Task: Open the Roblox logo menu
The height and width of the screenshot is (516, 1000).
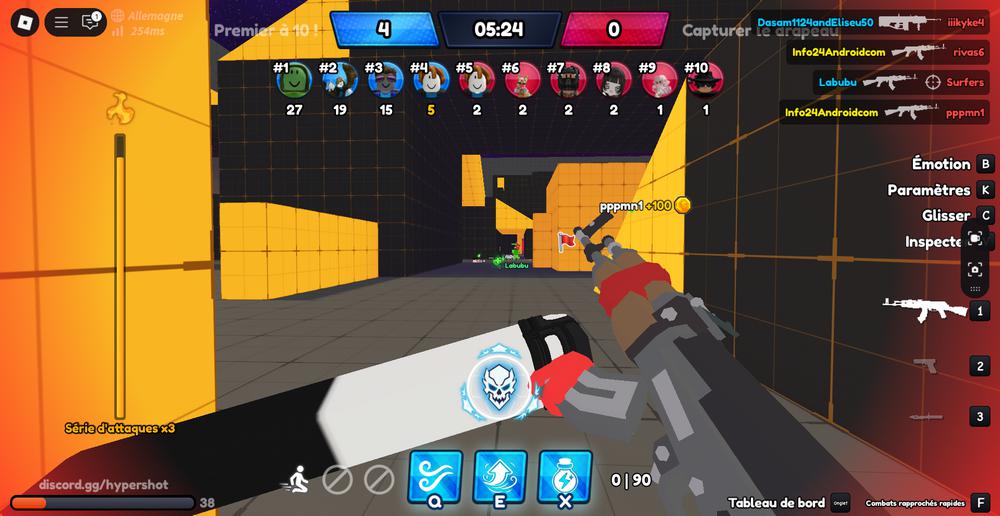Action: pos(26,21)
